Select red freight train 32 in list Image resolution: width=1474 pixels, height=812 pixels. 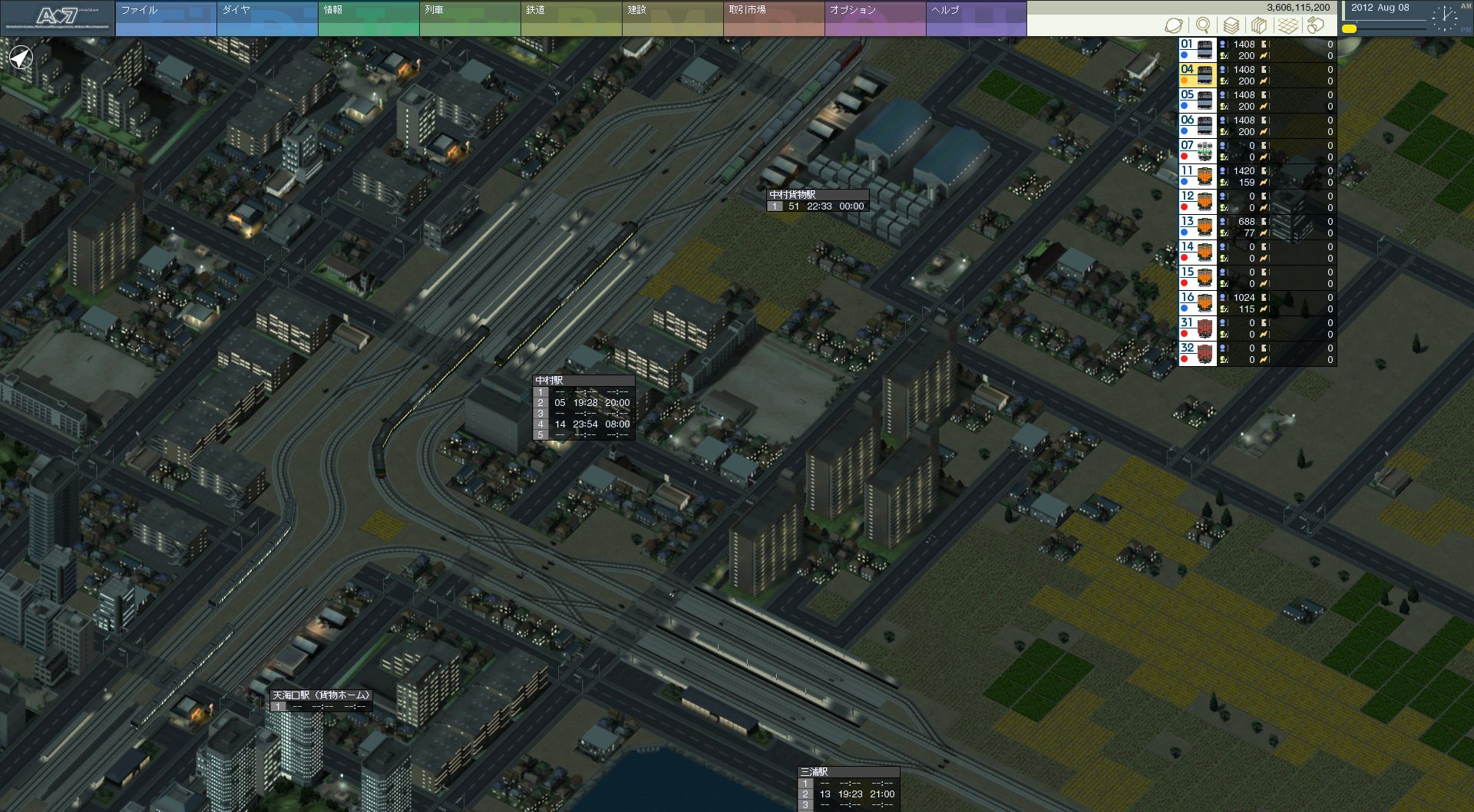[1197, 354]
